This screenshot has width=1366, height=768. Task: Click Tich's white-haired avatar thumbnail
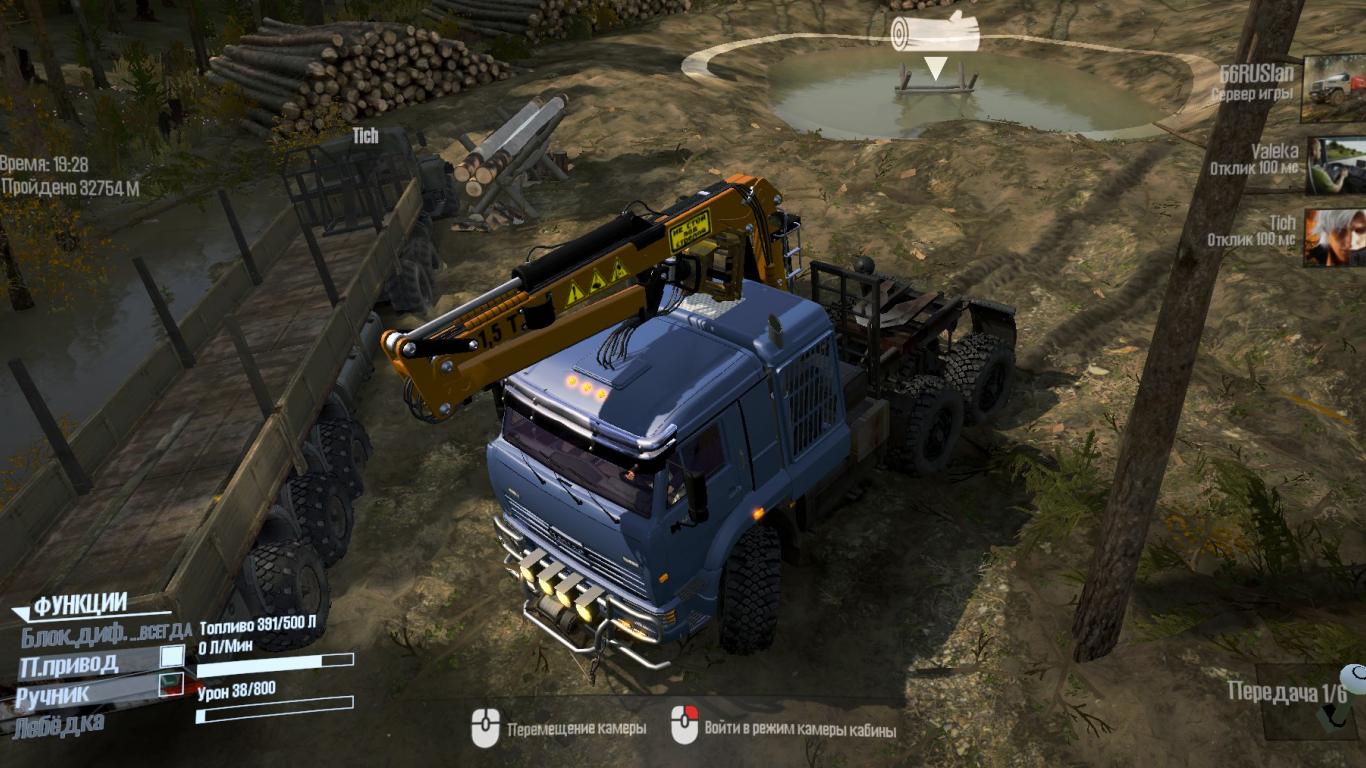point(1334,237)
